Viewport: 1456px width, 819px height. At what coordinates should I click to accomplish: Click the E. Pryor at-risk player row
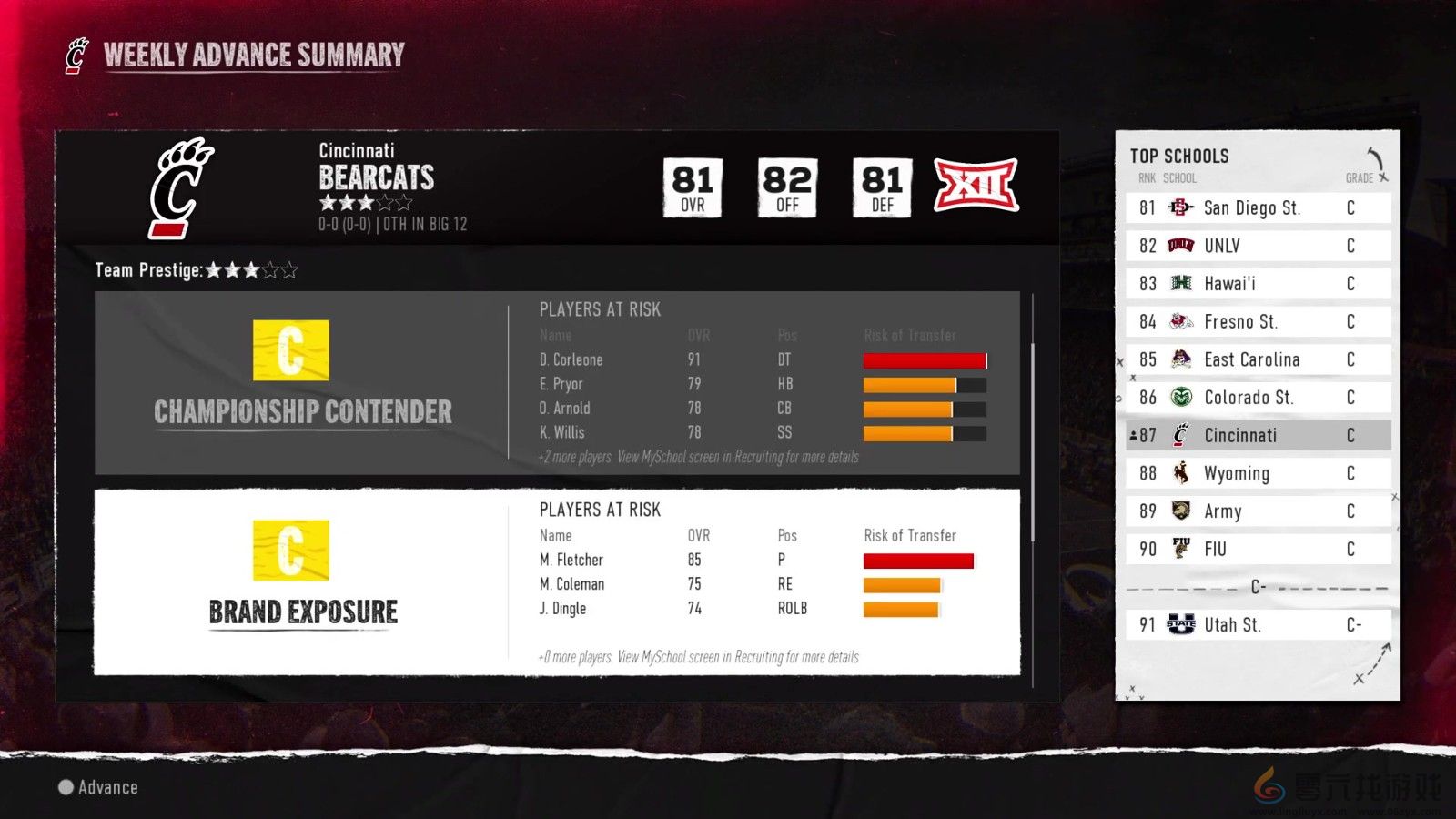[x=761, y=384]
